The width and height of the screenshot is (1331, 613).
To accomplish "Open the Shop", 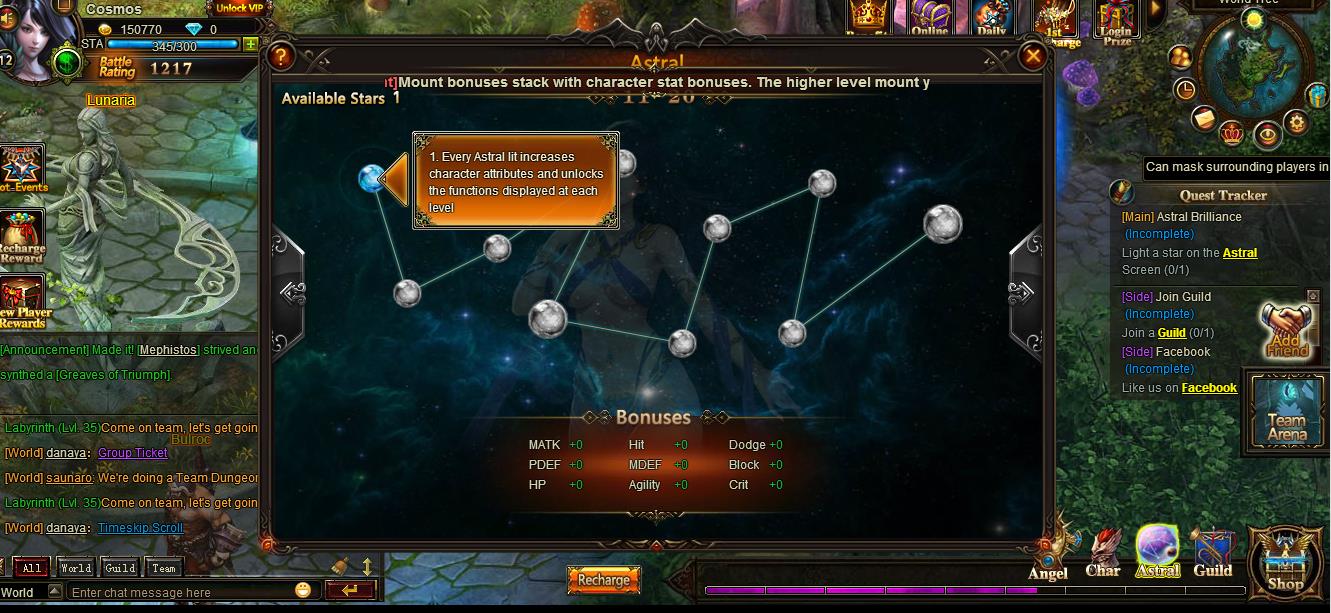I will point(1286,565).
